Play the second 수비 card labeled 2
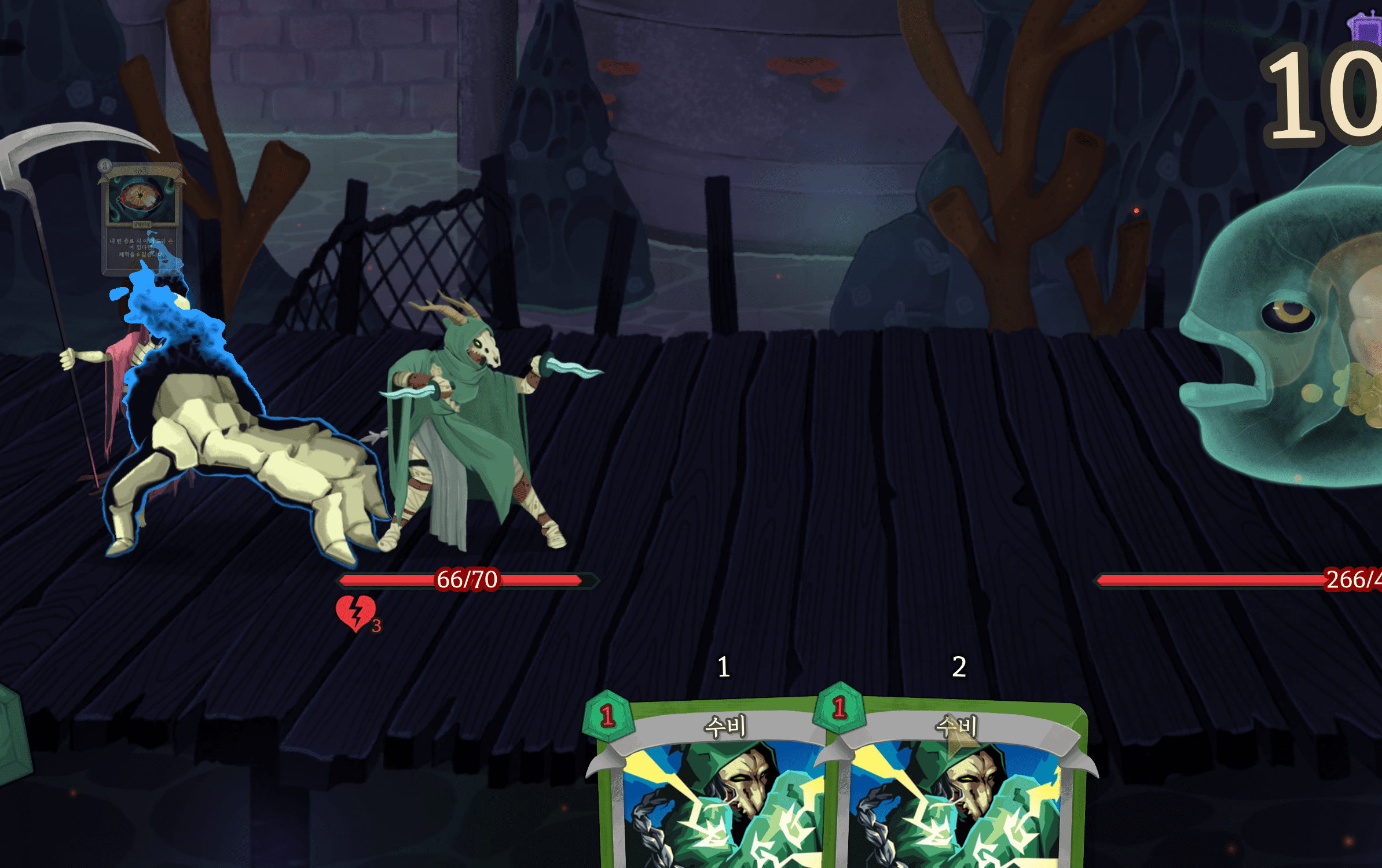1382x868 pixels. 958,793
